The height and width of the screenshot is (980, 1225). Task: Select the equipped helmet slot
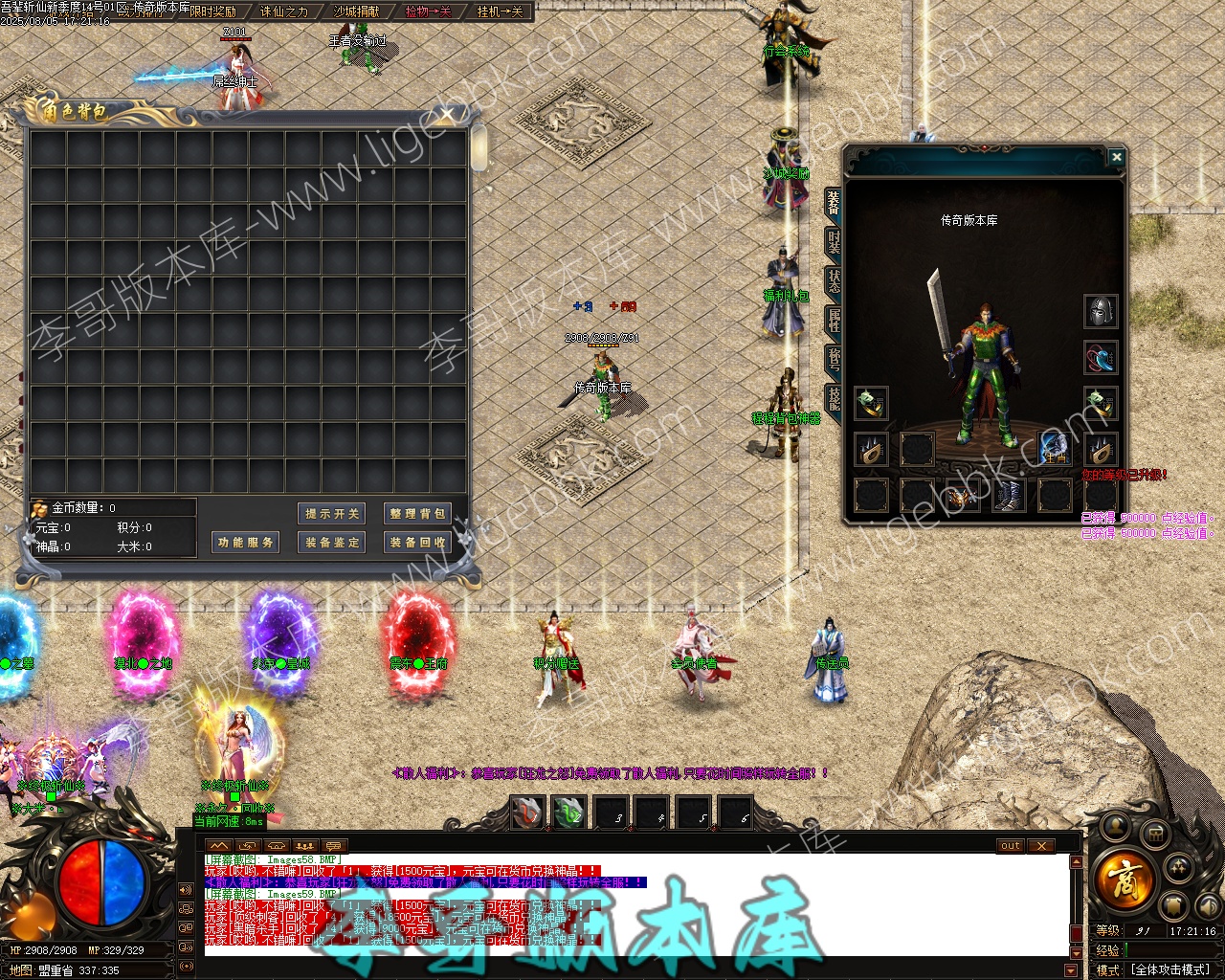[x=1101, y=311]
